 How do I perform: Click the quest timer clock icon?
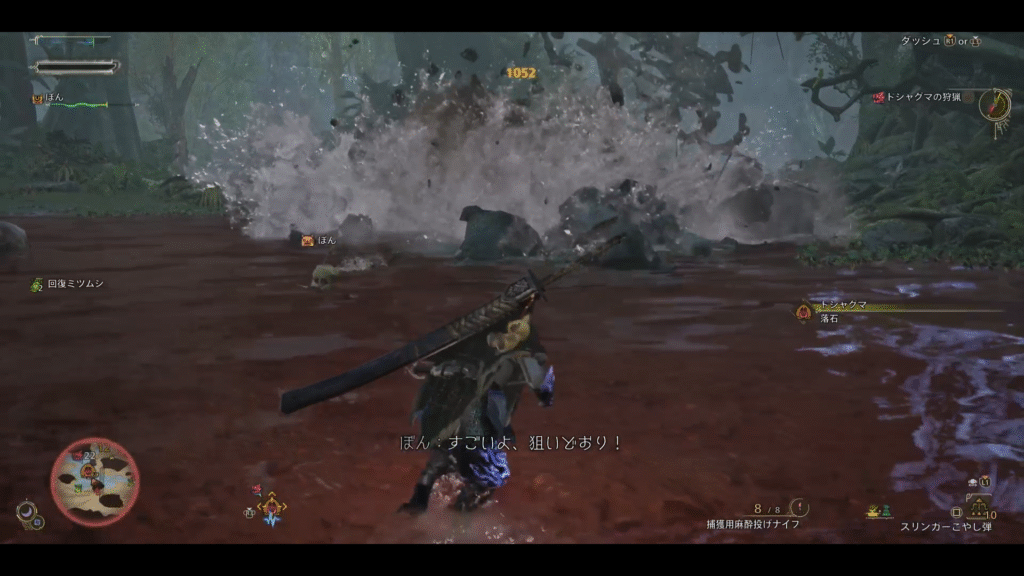994,104
